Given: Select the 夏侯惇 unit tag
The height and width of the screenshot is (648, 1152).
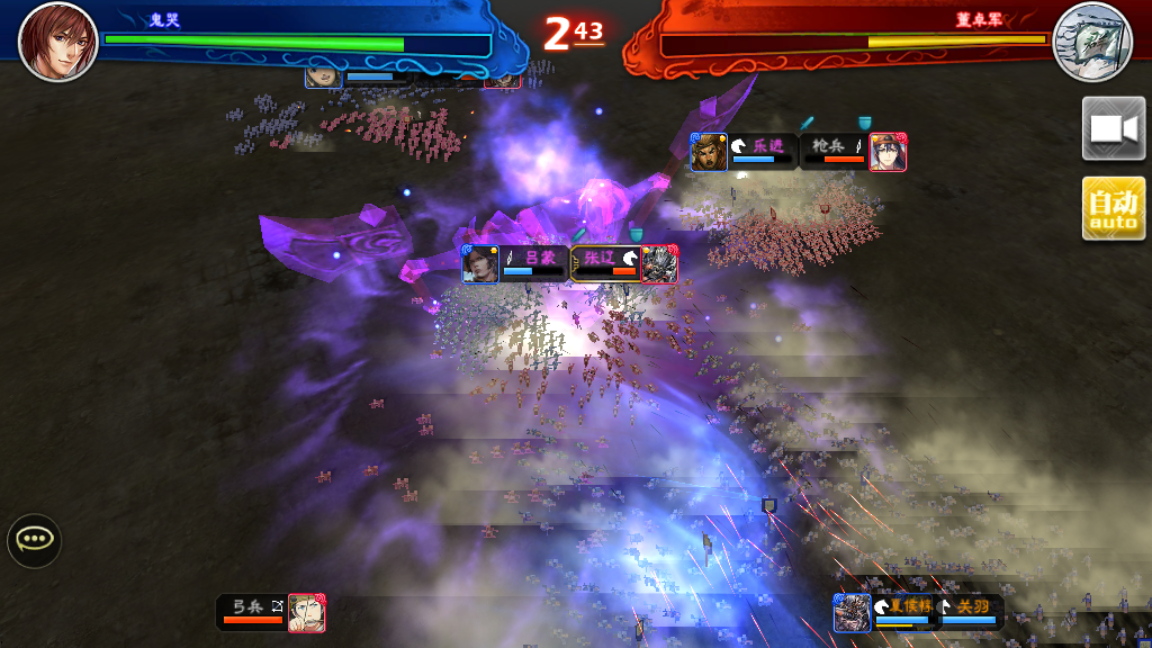Looking at the screenshot, I should pos(887,612).
